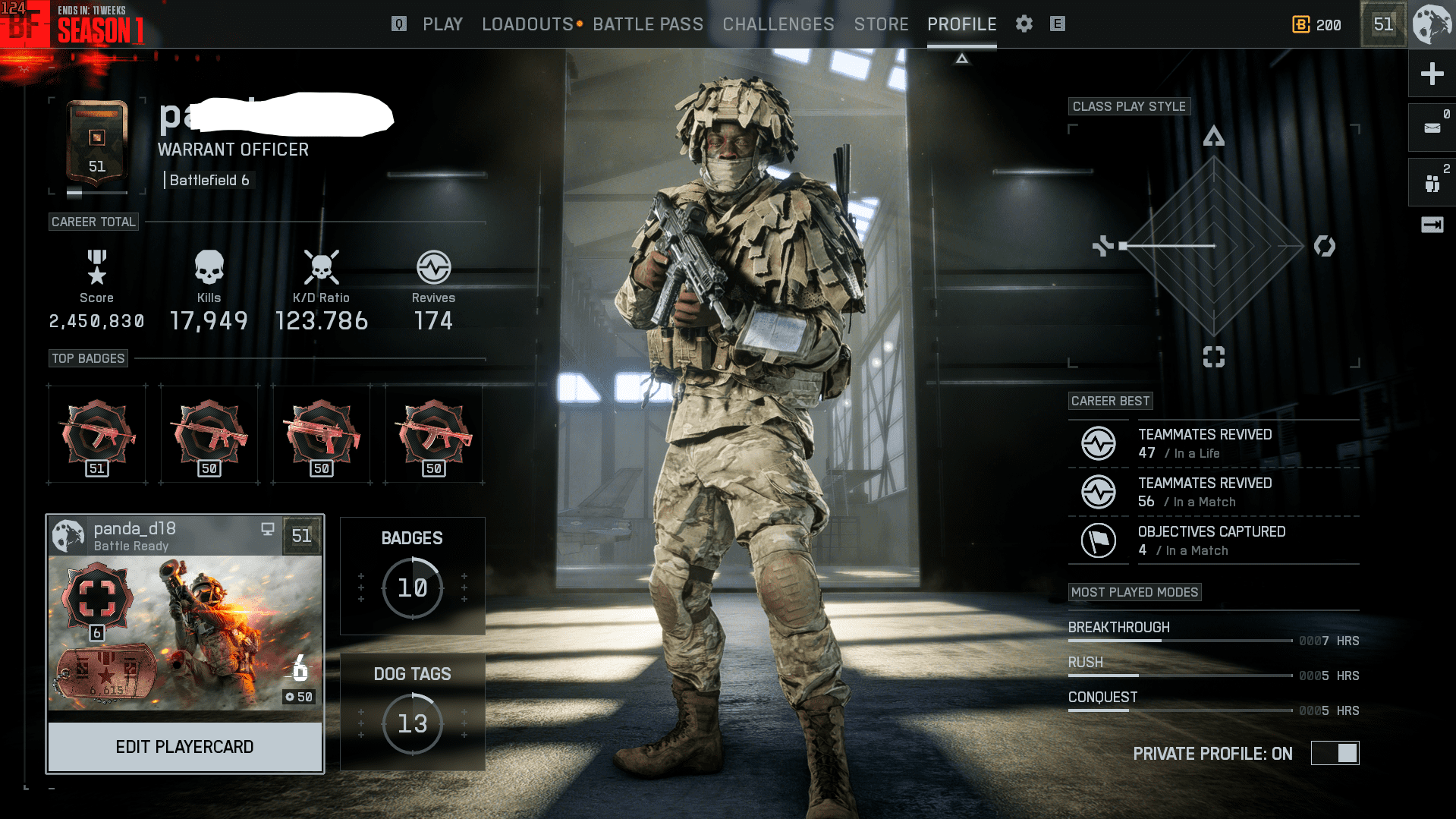The height and width of the screenshot is (819, 1456).
Task: Click the panda_d18 playercard thumbnail
Action: coord(184,632)
